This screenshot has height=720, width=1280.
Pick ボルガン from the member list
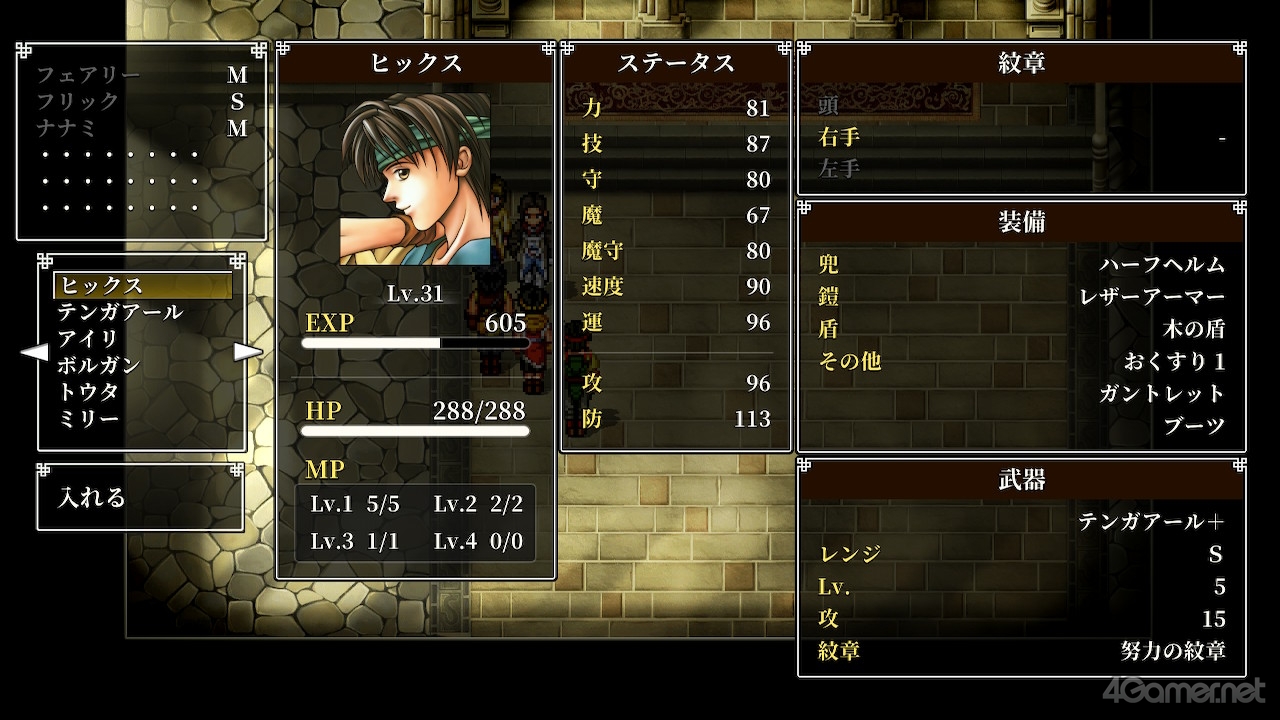tap(98, 365)
